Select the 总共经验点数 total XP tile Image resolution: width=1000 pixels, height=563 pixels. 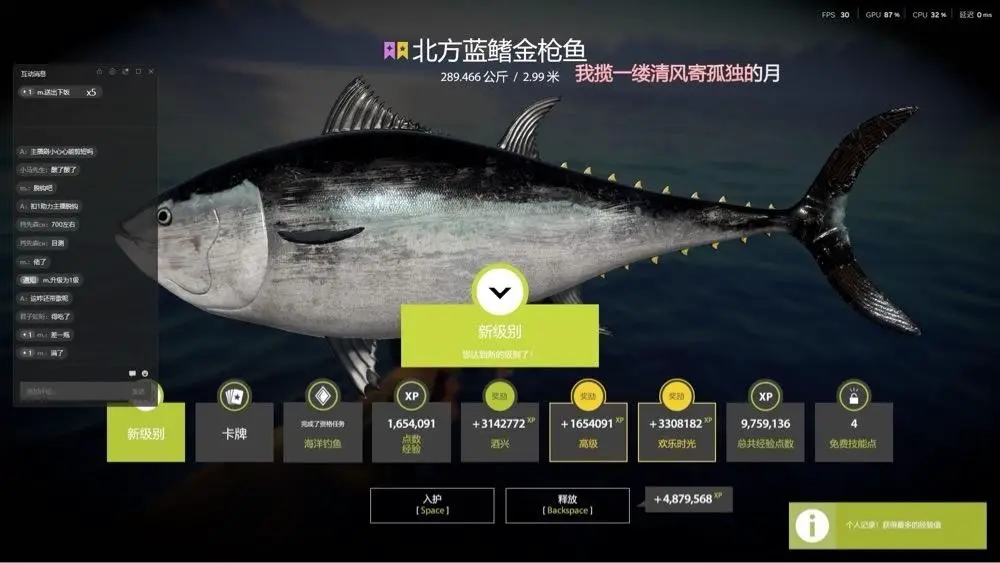pyautogui.click(x=765, y=432)
